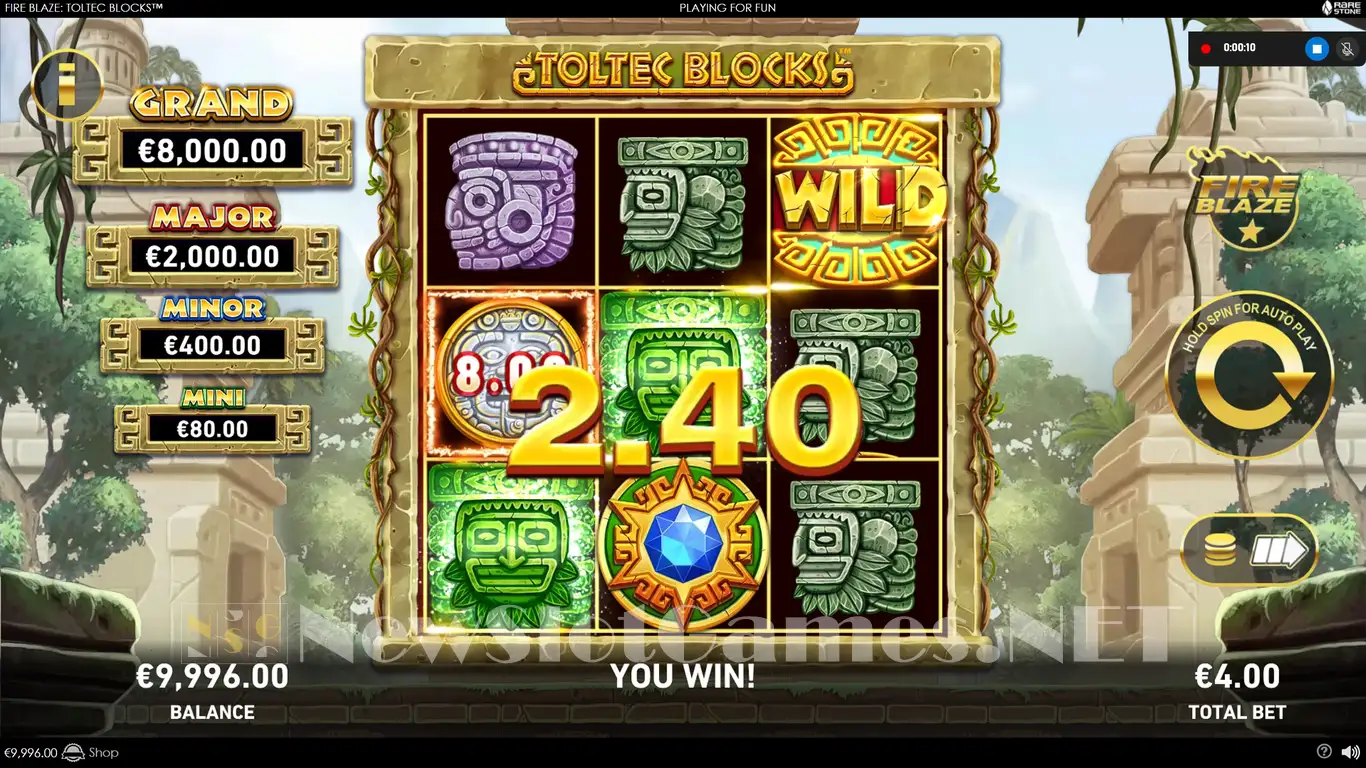Open the coin bet settings button

point(1249,550)
